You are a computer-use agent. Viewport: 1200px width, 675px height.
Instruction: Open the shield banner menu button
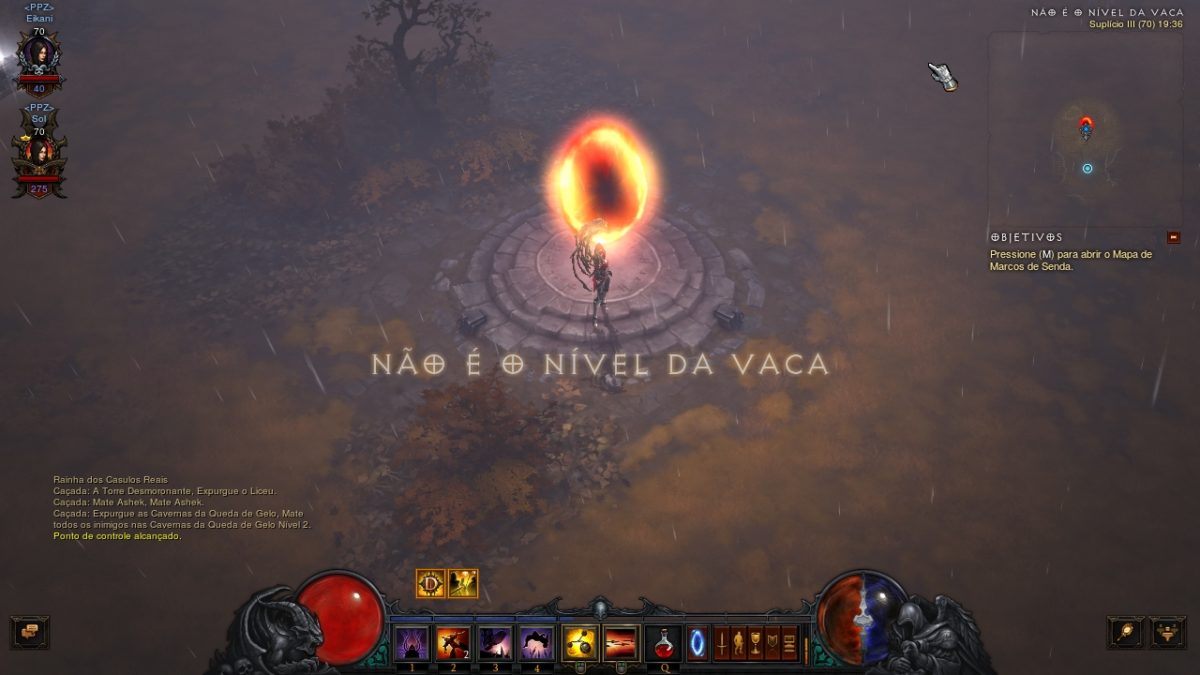point(772,643)
